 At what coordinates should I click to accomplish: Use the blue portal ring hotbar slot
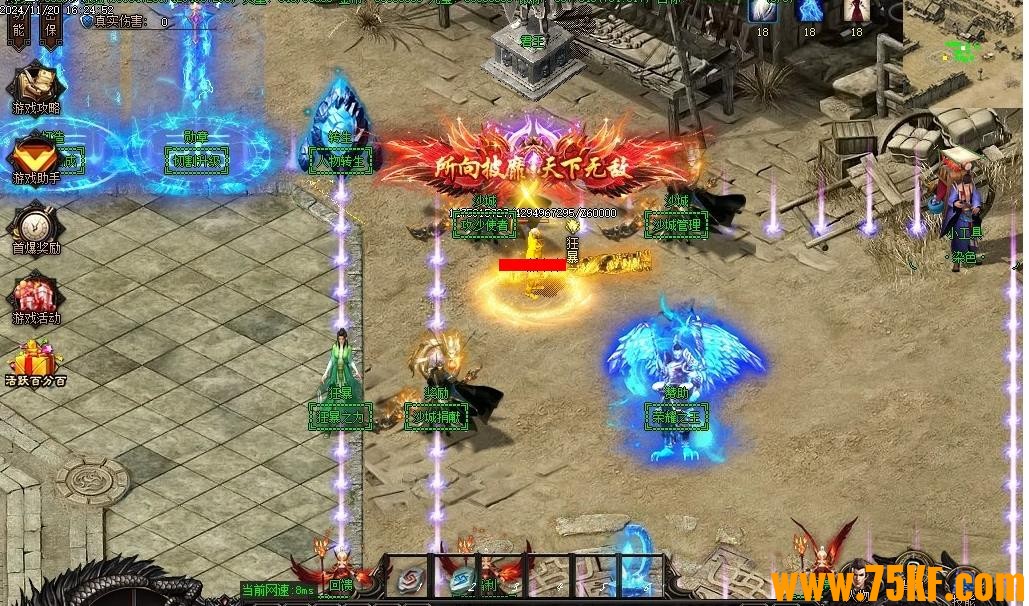pos(637,575)
